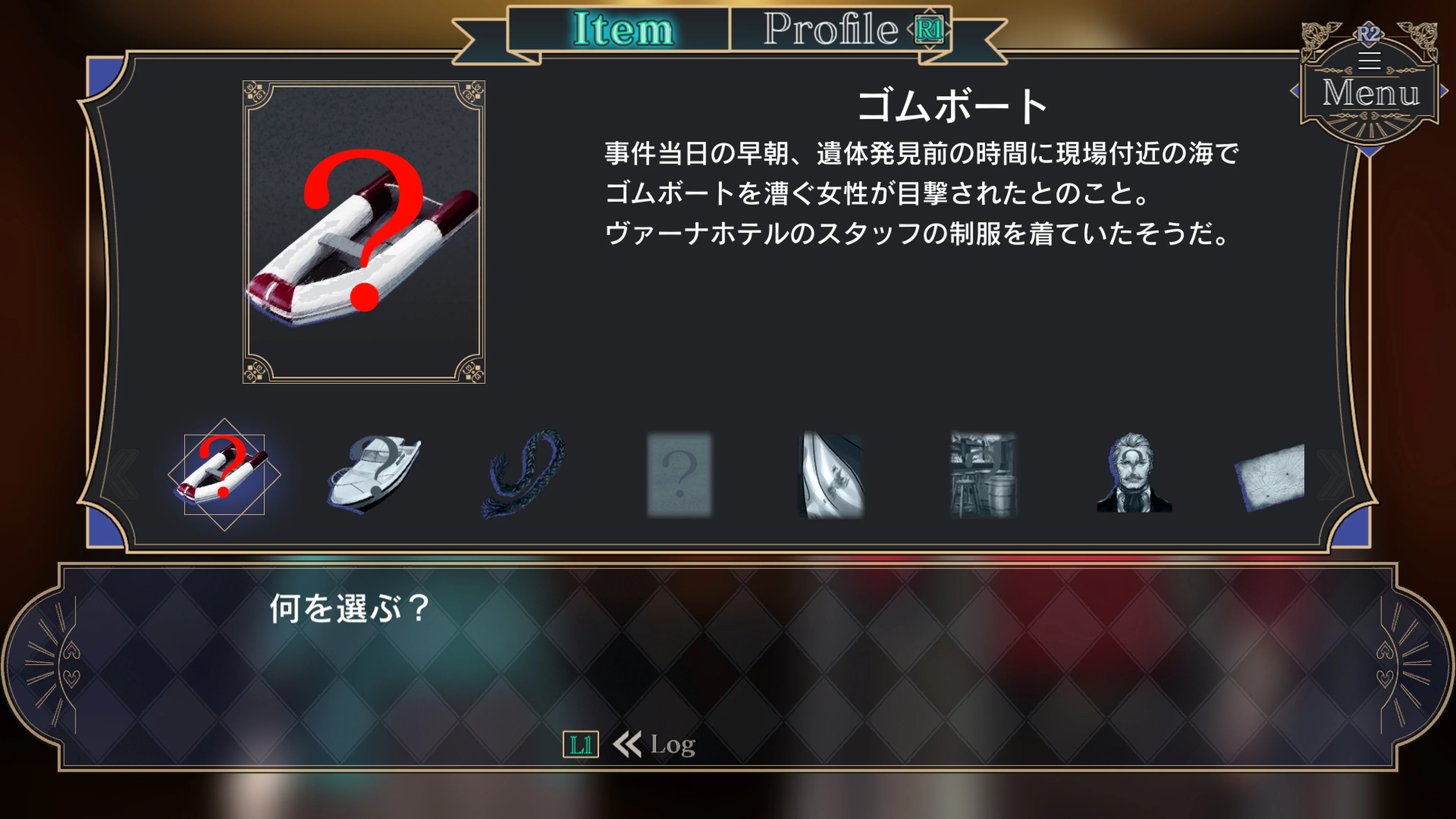The image size is (1456, 819).
Task: Click the 何を選ぶ？ dialogue prompt
Action: click(347, 610)
